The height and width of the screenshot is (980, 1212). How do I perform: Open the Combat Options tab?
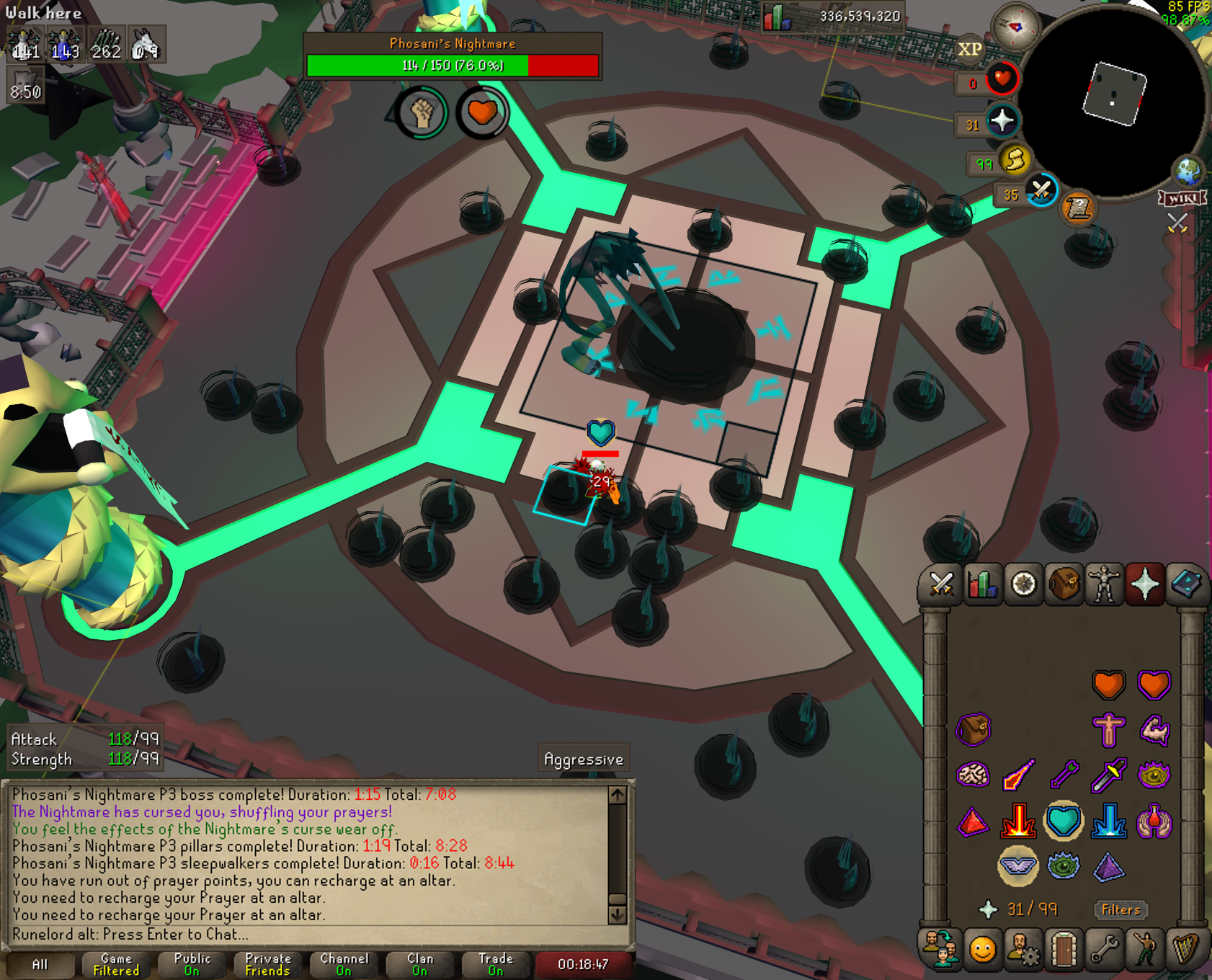tap(941, 584)
